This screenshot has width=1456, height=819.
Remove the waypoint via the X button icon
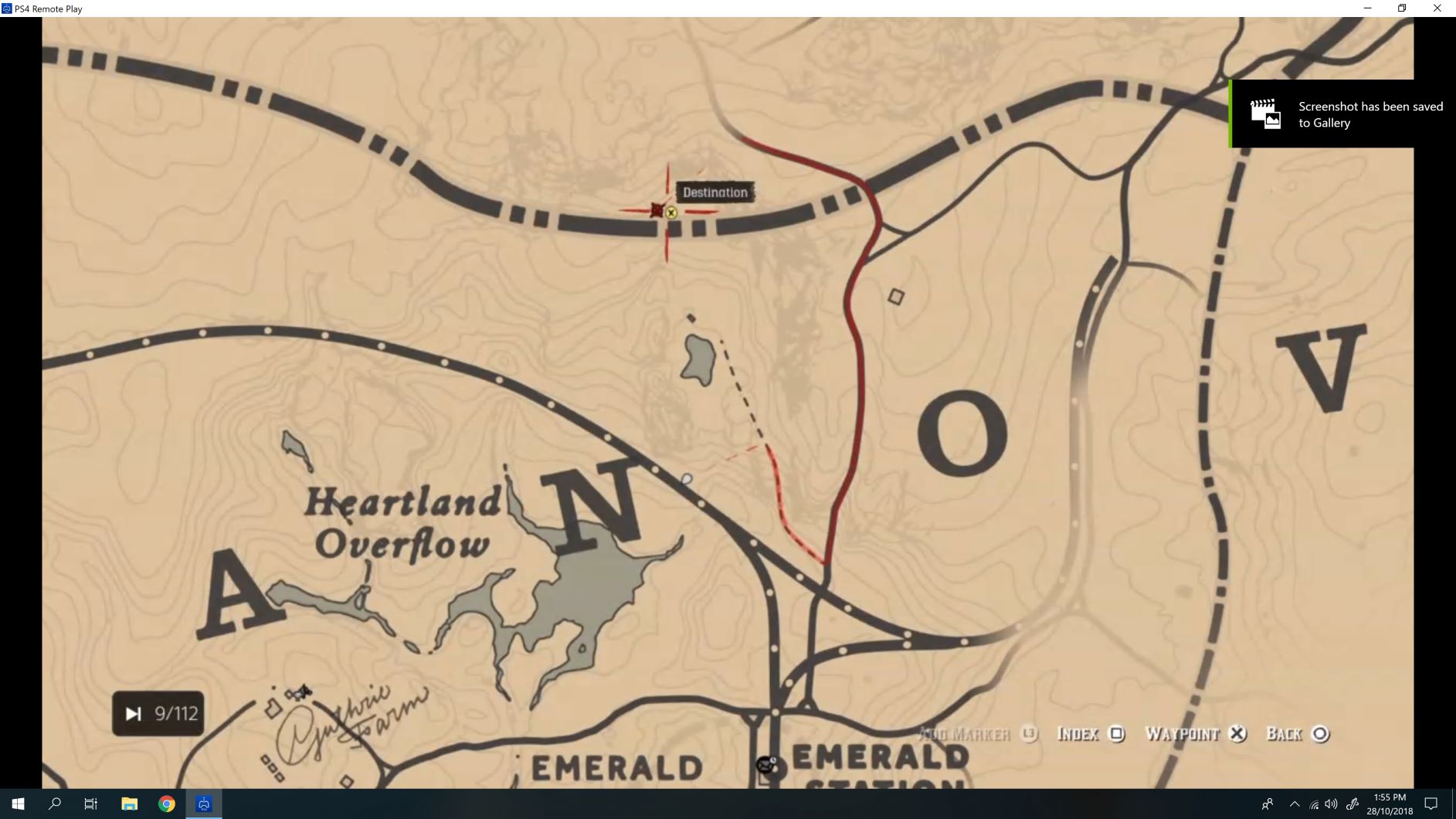[1239, 734]
